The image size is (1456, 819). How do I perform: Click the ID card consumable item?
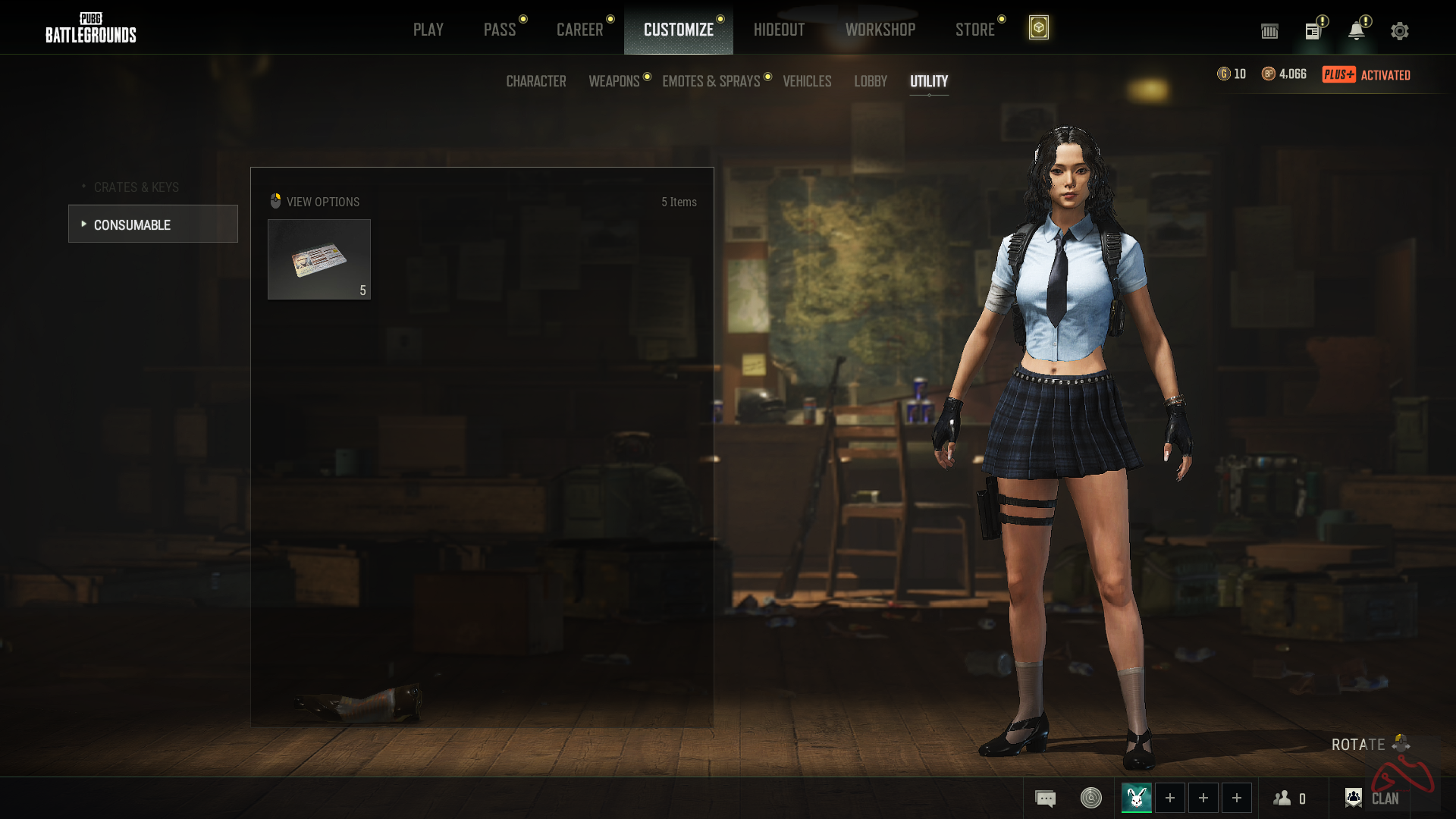click(319, 259)
